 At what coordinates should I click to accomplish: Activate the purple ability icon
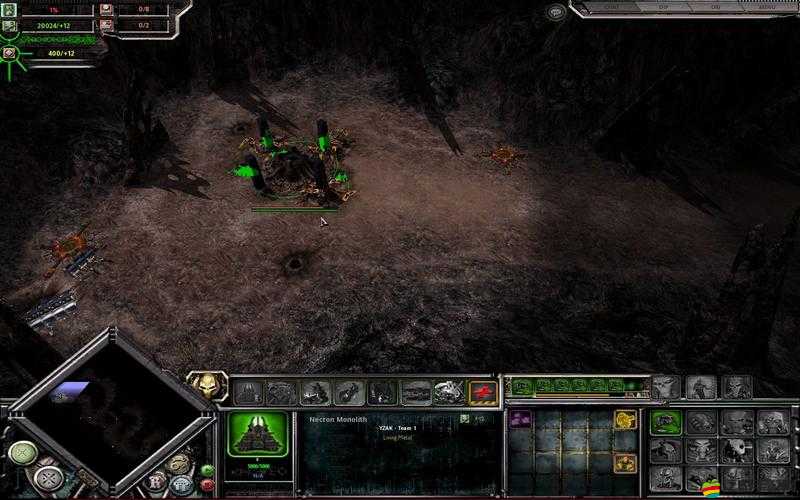[x=521, y=420]
